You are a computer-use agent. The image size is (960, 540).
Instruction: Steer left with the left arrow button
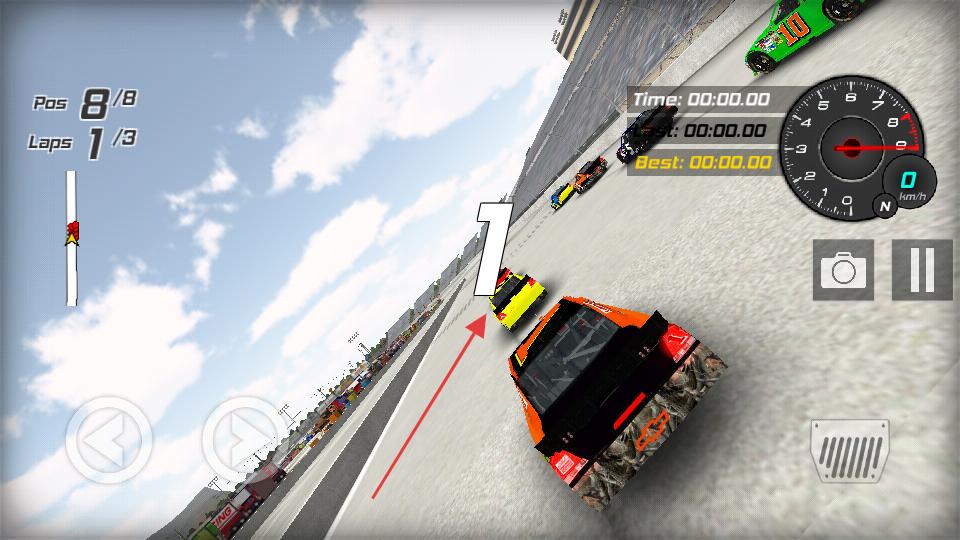(109, 440)
